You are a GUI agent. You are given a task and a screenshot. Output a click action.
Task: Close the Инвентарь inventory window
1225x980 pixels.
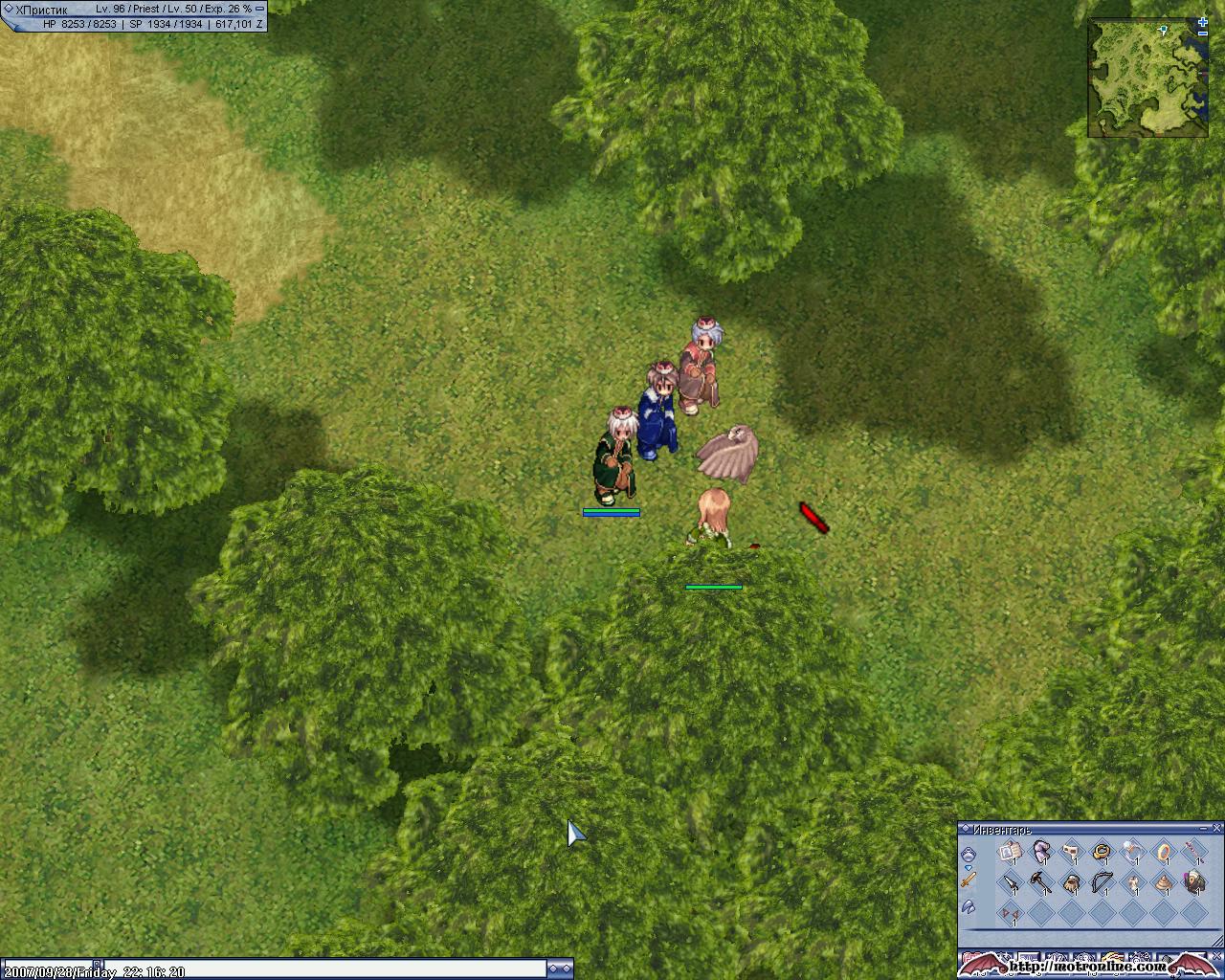pyautogui.click(x=1217, y=828)
